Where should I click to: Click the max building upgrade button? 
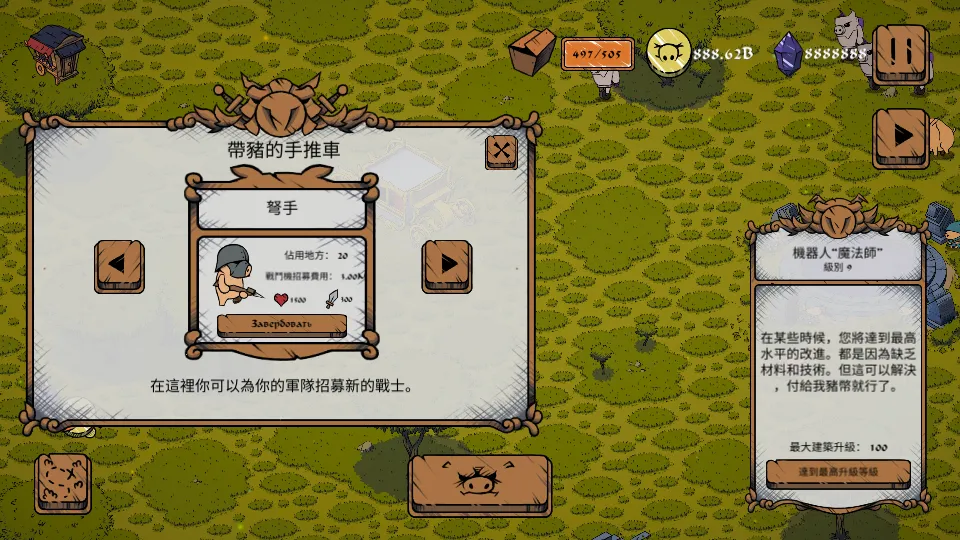[x=838, y=472]
